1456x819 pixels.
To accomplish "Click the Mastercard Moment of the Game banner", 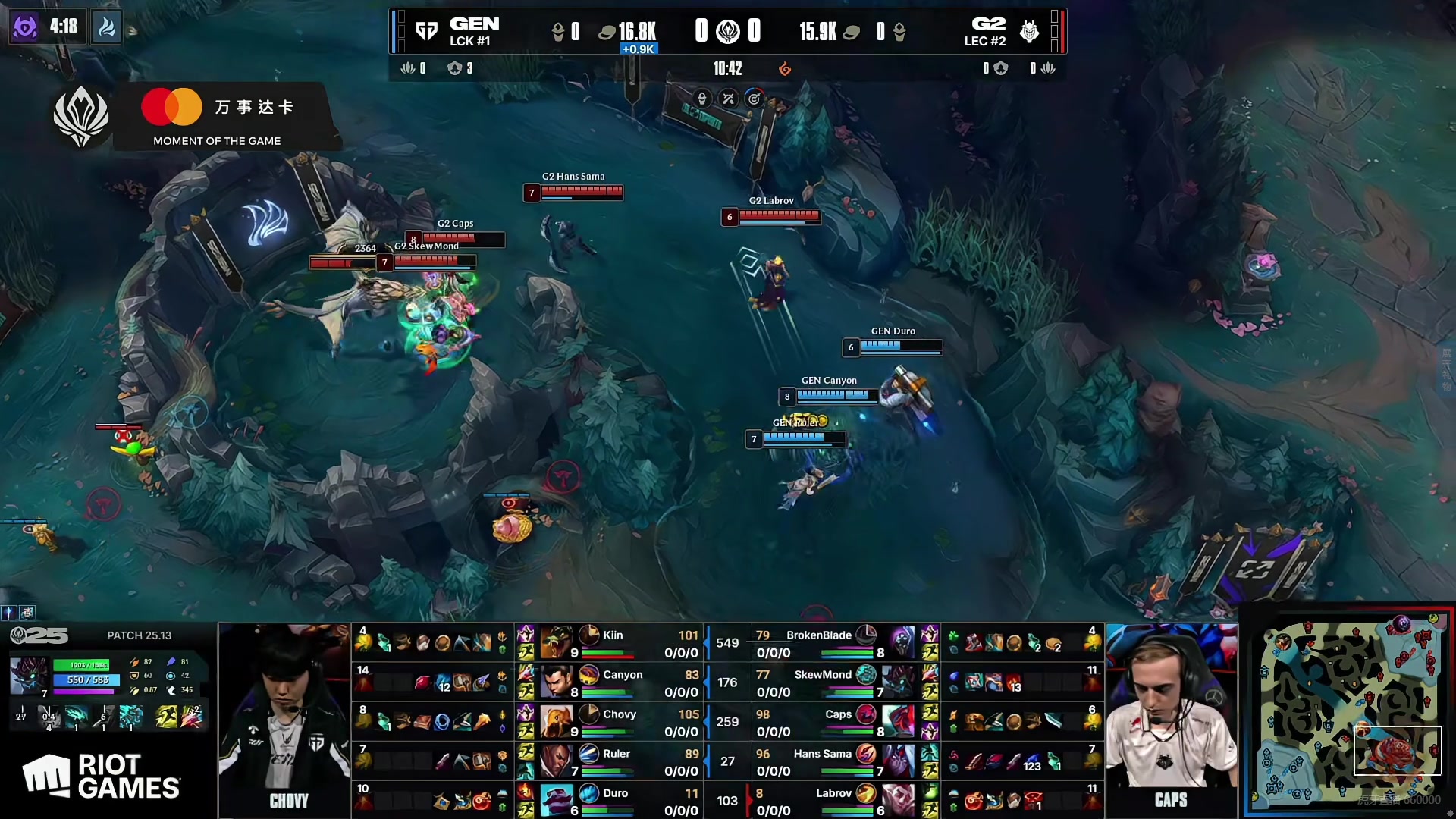I will (x=220, y=118).
